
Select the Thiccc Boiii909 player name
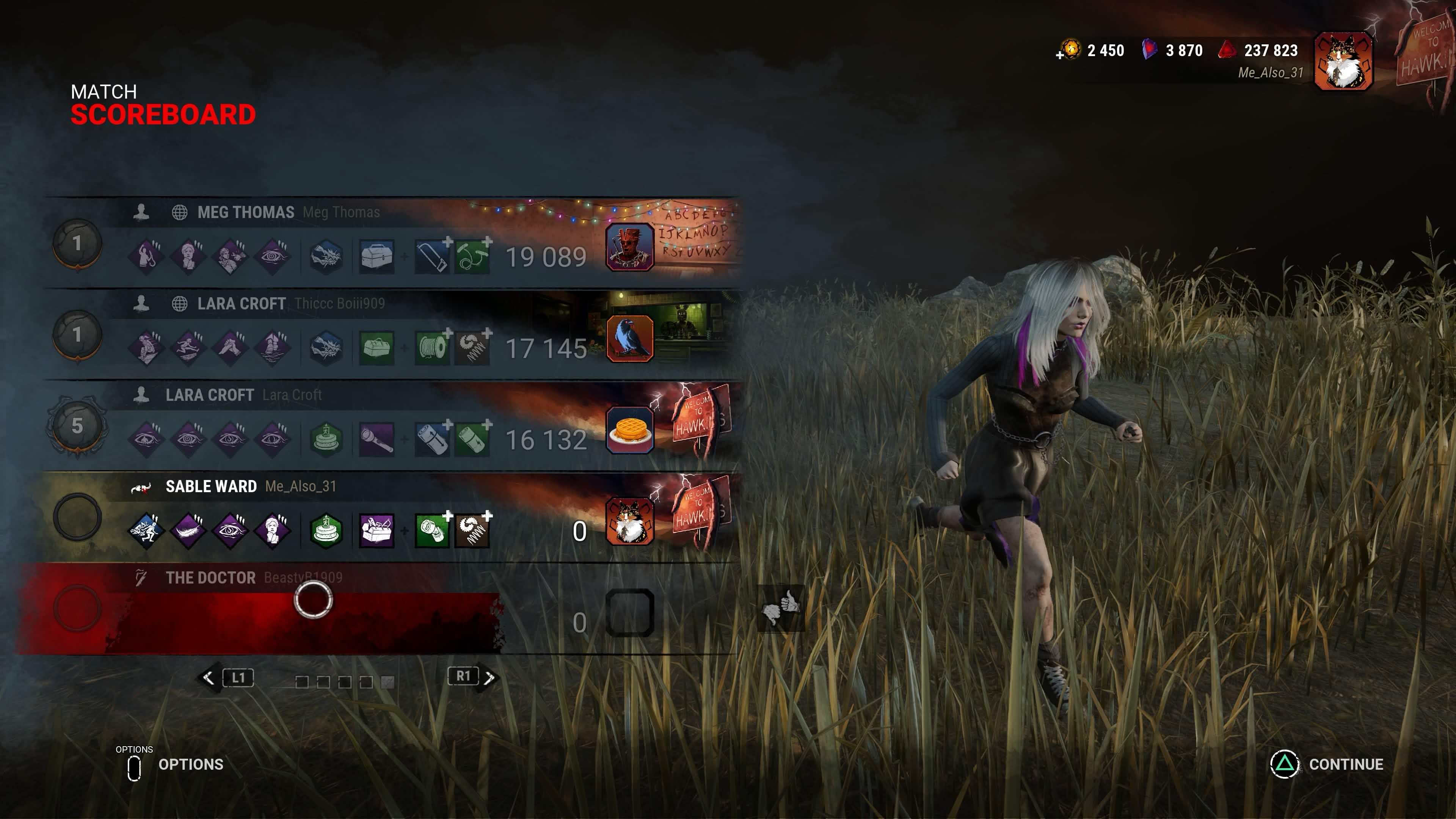pyautogui.click(x=339, y=303)
